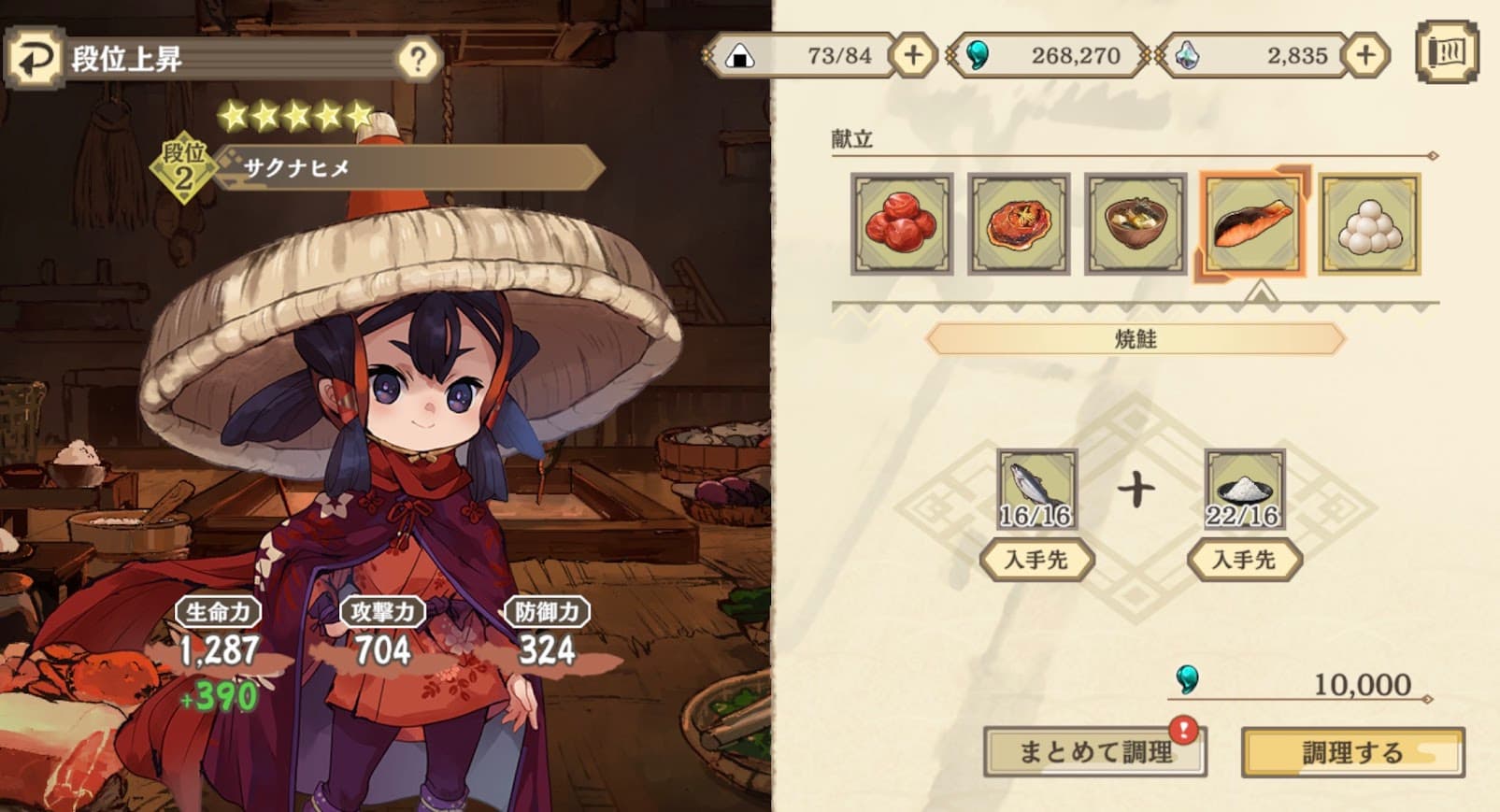
Task: Choose the white dumplings dish slot
Action: tap(1369, 224)
